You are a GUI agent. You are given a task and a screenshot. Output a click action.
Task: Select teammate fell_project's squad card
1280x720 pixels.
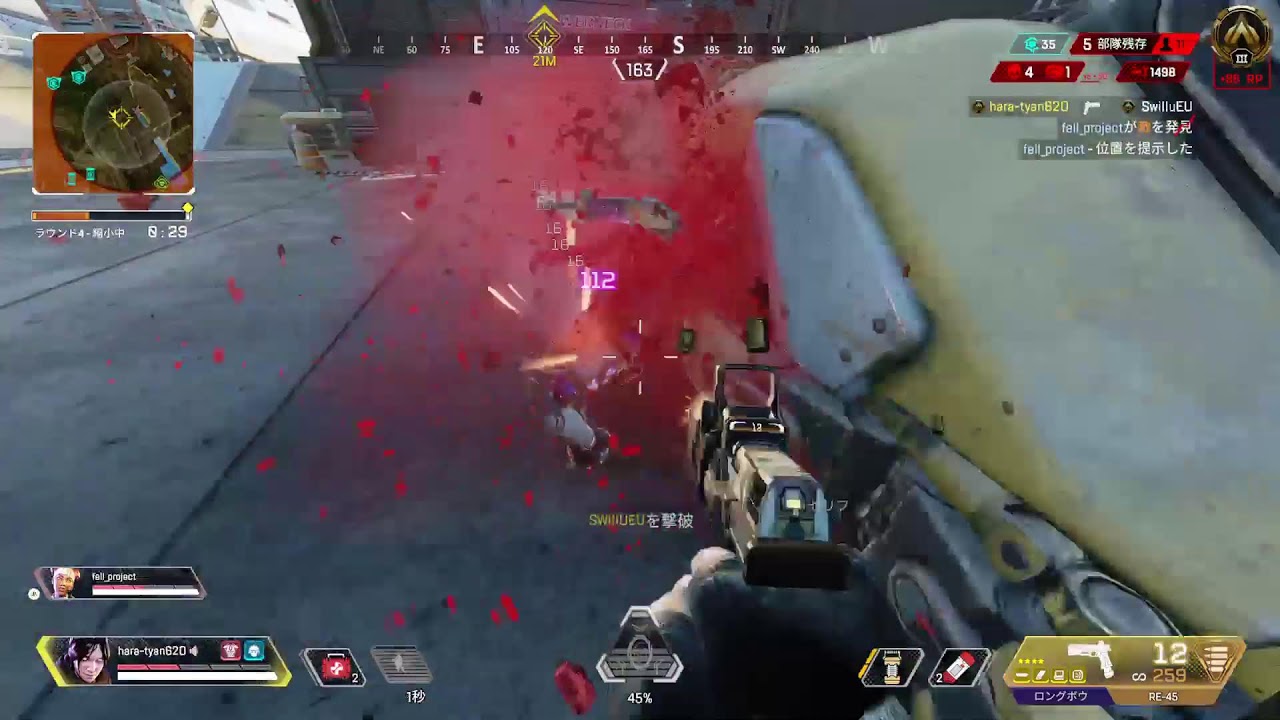coord(120,583)
